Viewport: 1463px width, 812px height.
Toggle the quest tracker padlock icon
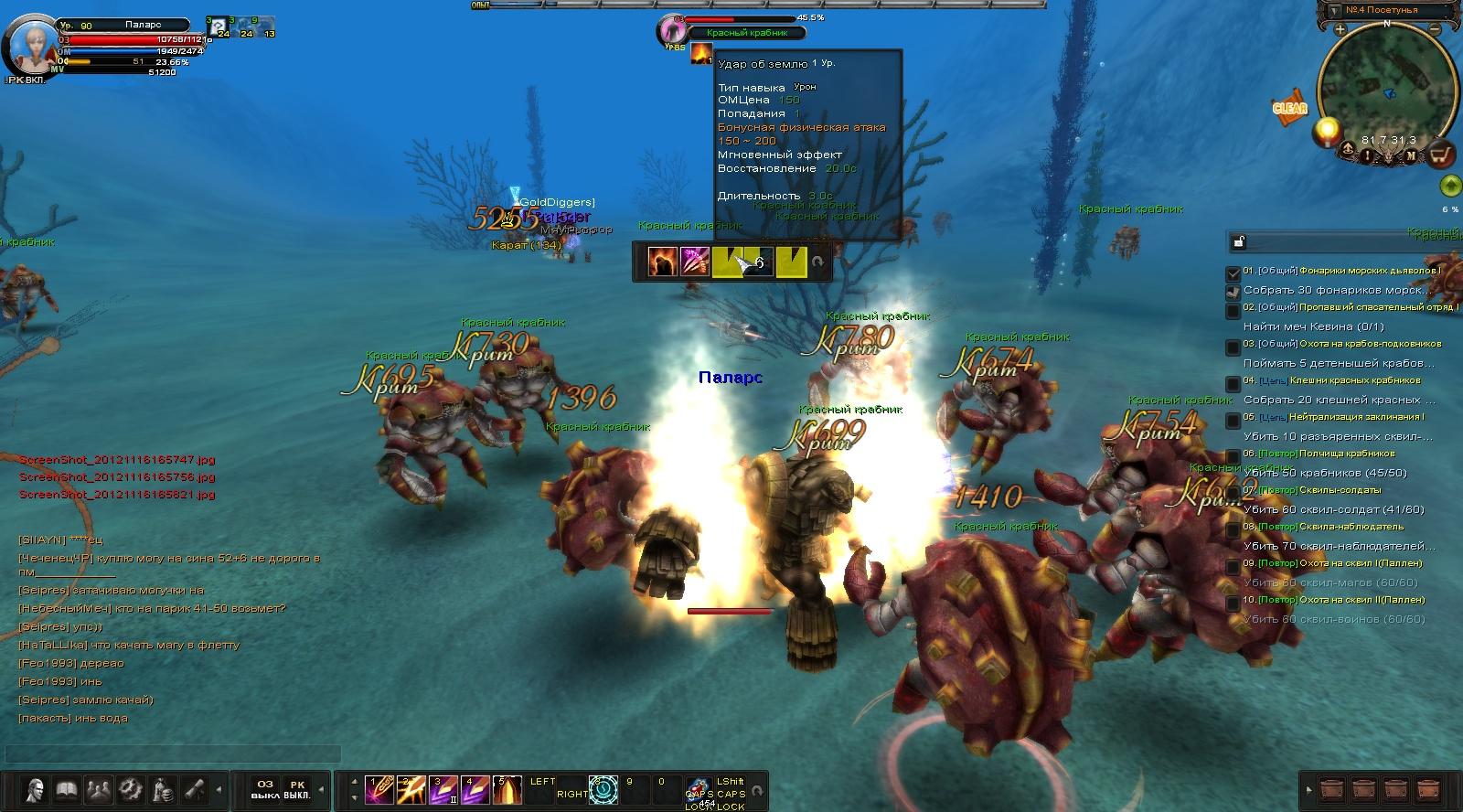pos(1238,241)
